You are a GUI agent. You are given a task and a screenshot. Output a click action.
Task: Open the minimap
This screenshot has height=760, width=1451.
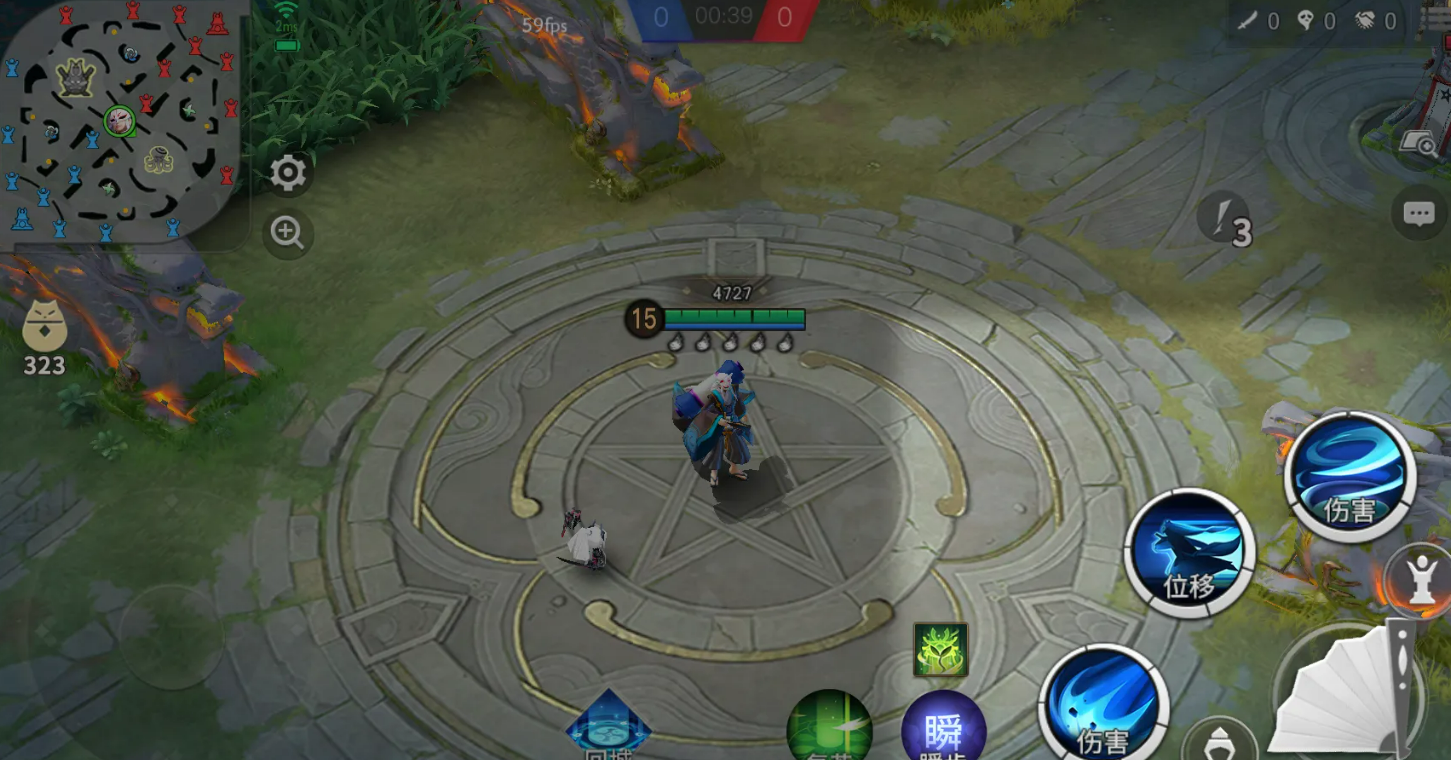point(120,120)
